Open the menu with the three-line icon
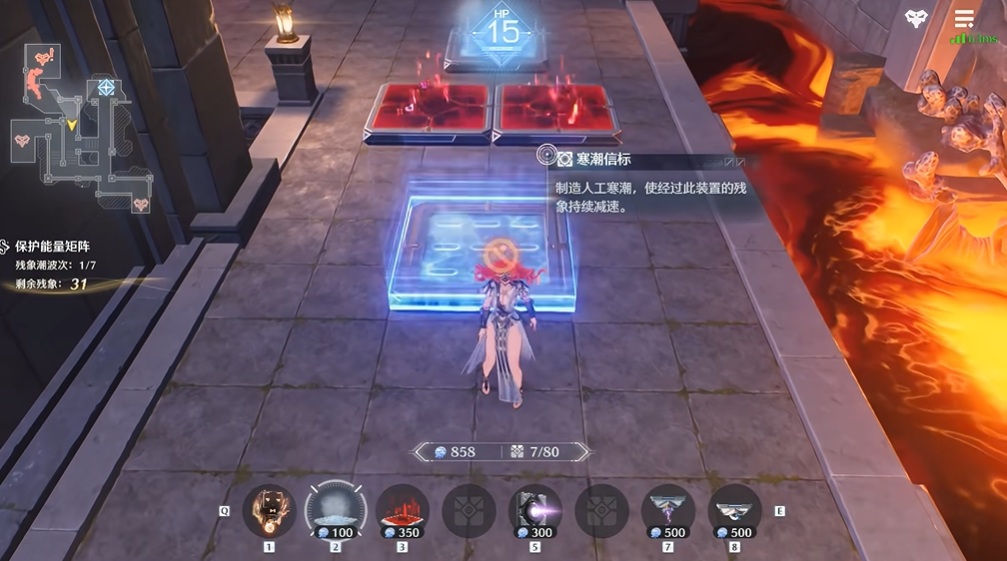 coord(964,18)
